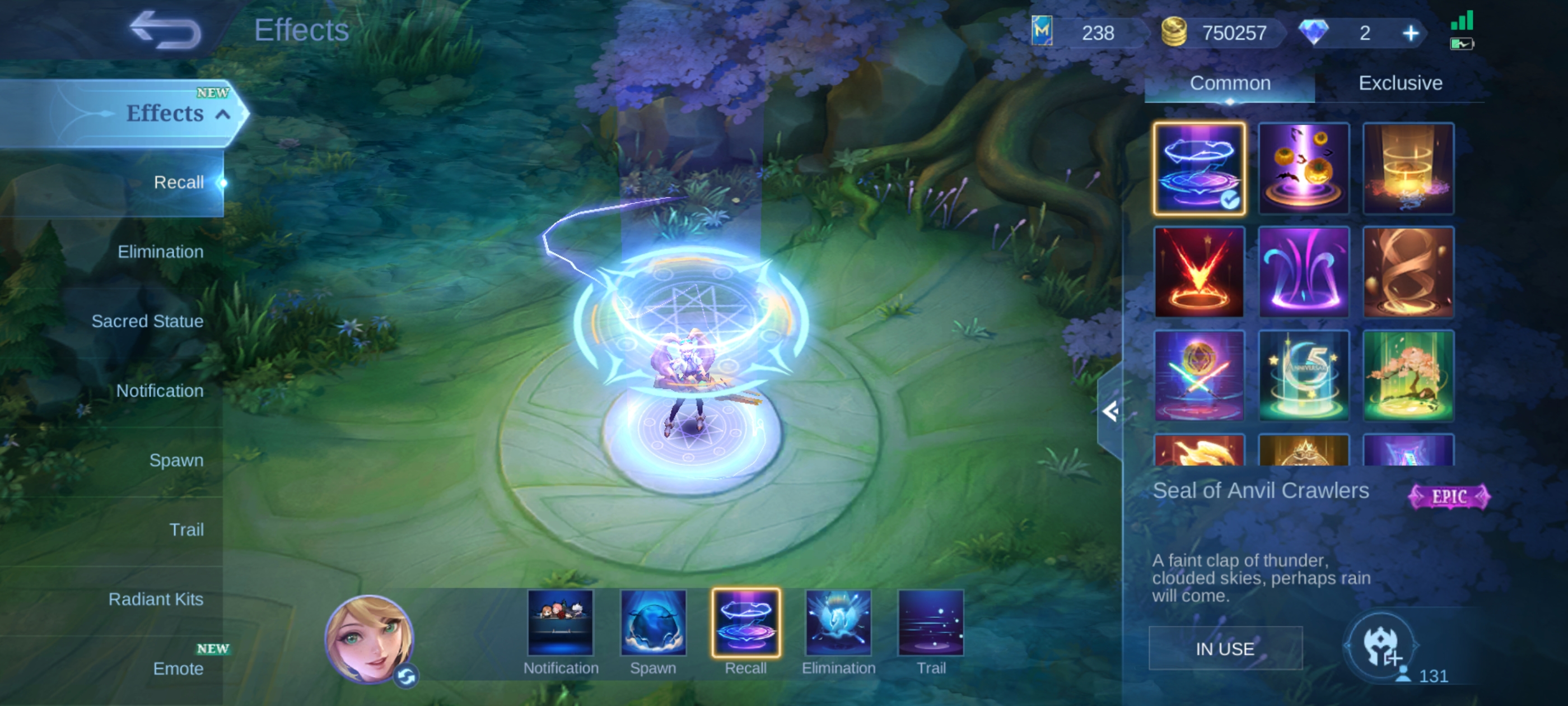Pick the 5th anniversary recall effect
1568x706 pixels.
tap(1303, 376)
